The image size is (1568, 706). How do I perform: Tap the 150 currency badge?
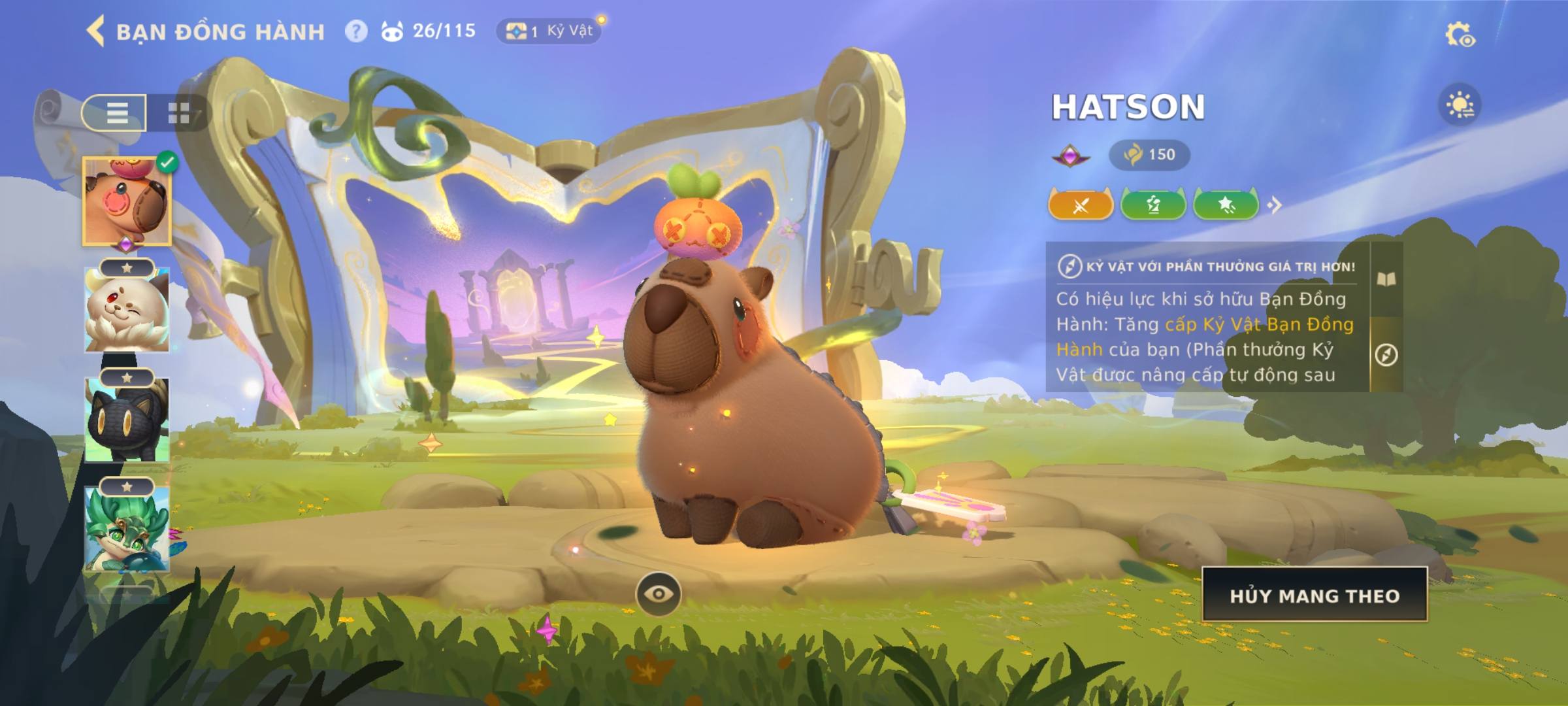[1149, 155]
